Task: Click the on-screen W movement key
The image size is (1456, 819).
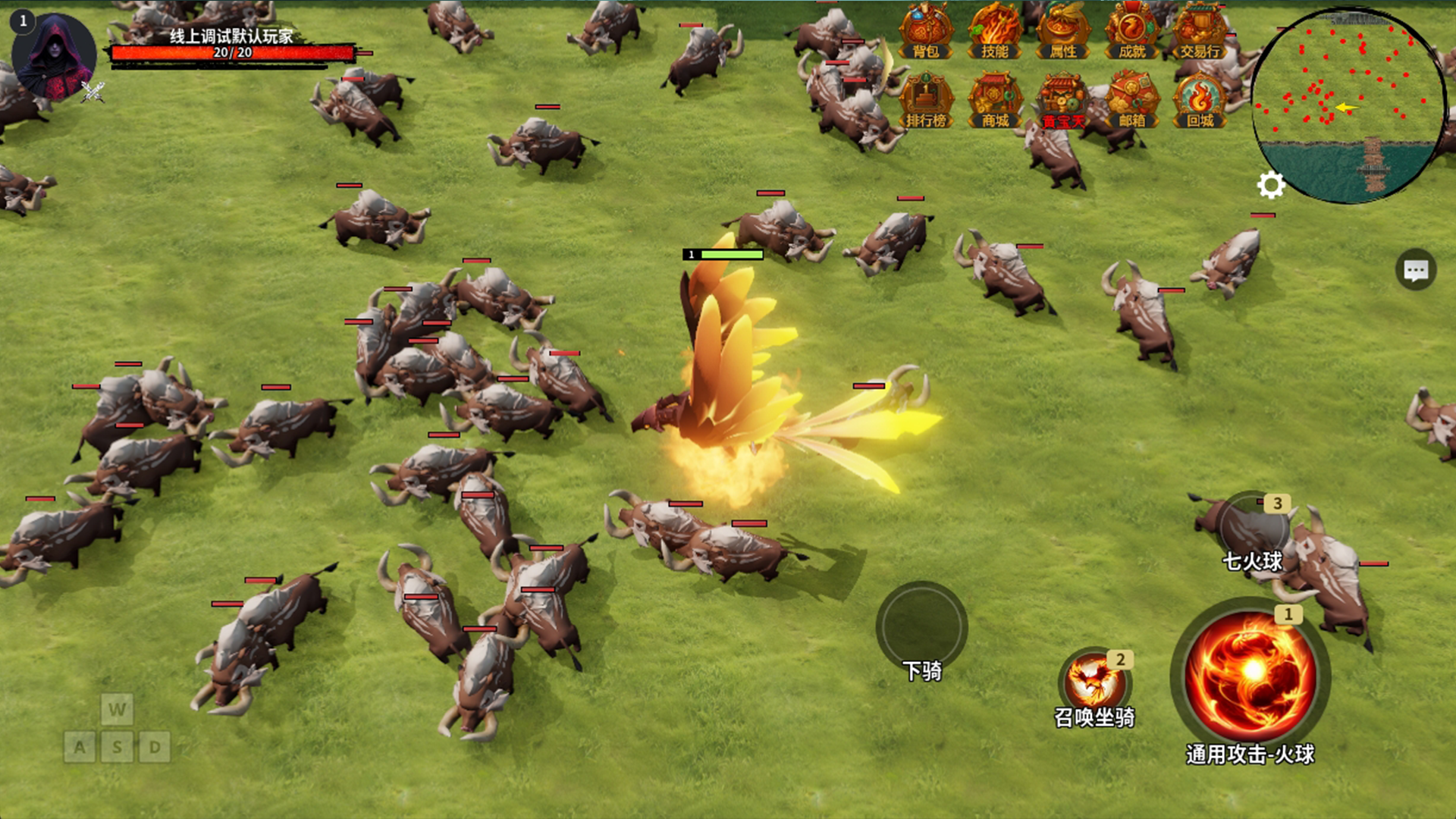Action: coord(117,710)
